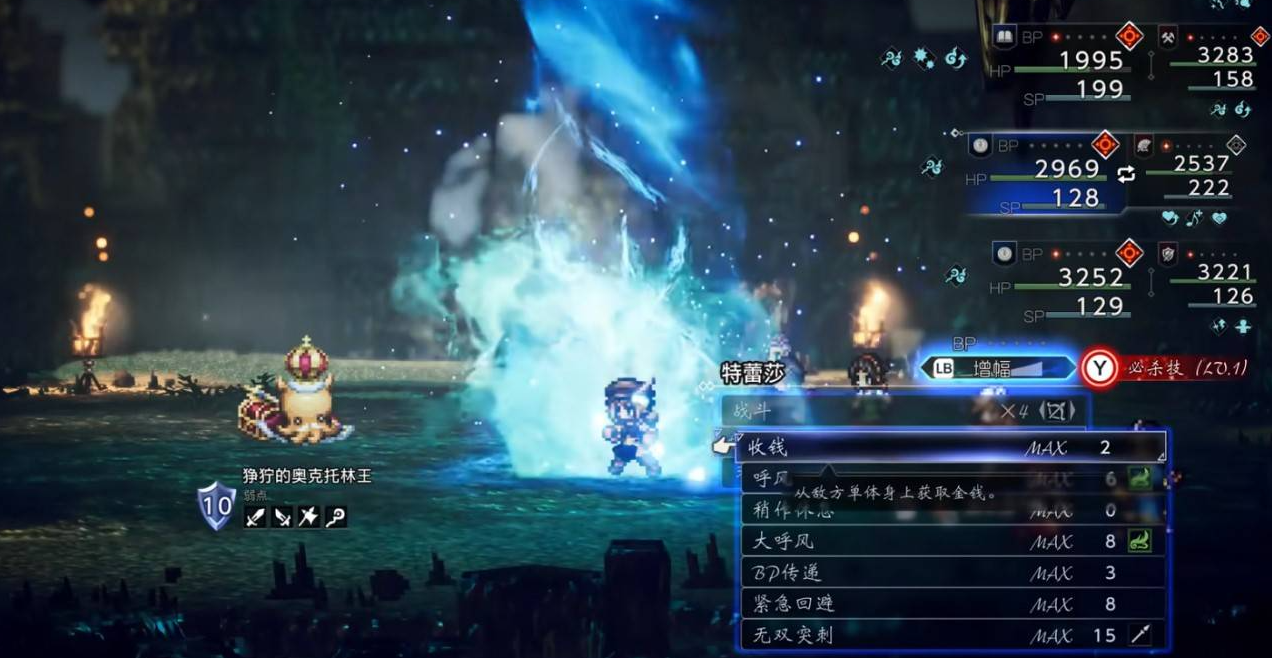The height and width of the screenshot is (658, 1272).
Task: Click the enemy's shield point badge
Action: [x=216, y=506]
